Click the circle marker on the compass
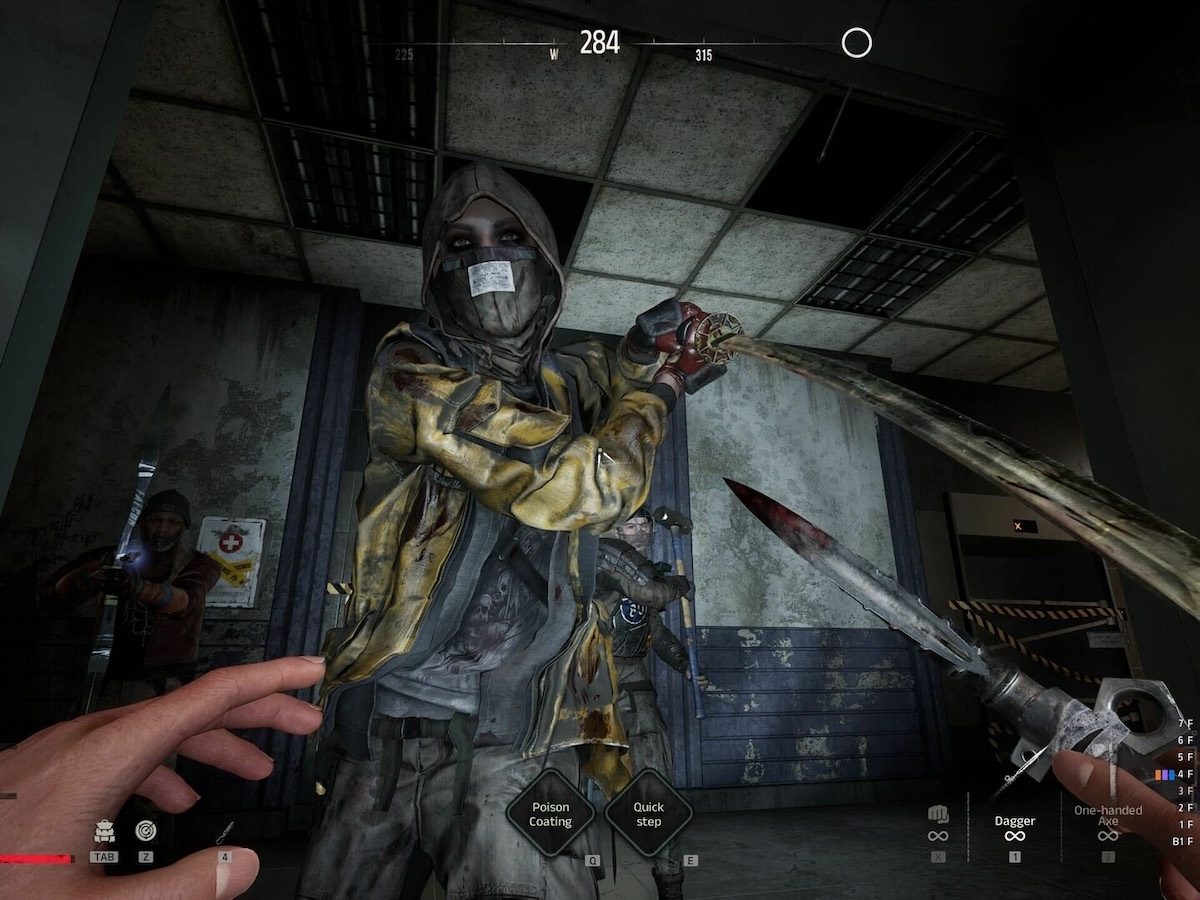This screenshot has height=900, width=1200. [x=857, y=43]
